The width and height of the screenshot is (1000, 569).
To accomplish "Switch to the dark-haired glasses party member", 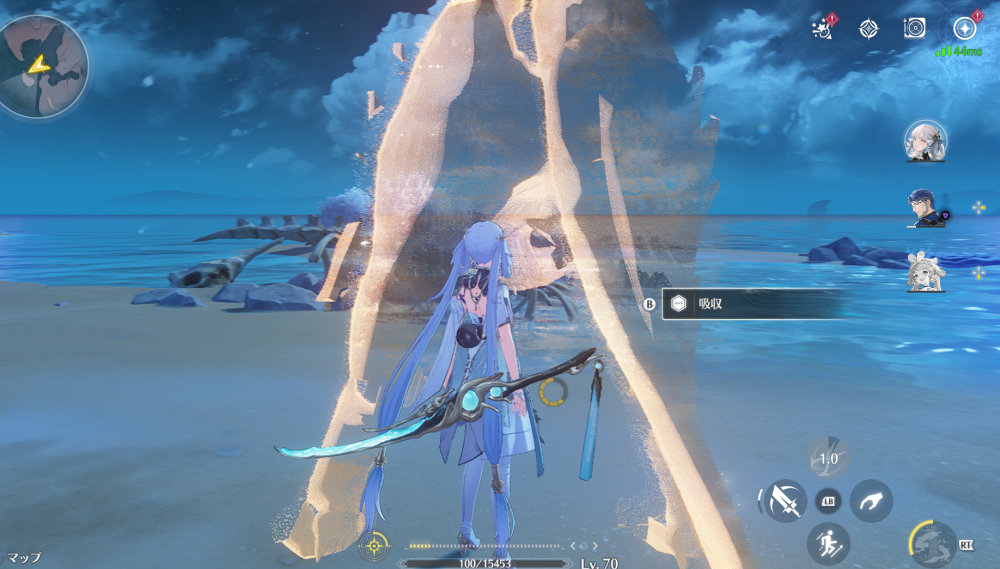I will point(924,207).
